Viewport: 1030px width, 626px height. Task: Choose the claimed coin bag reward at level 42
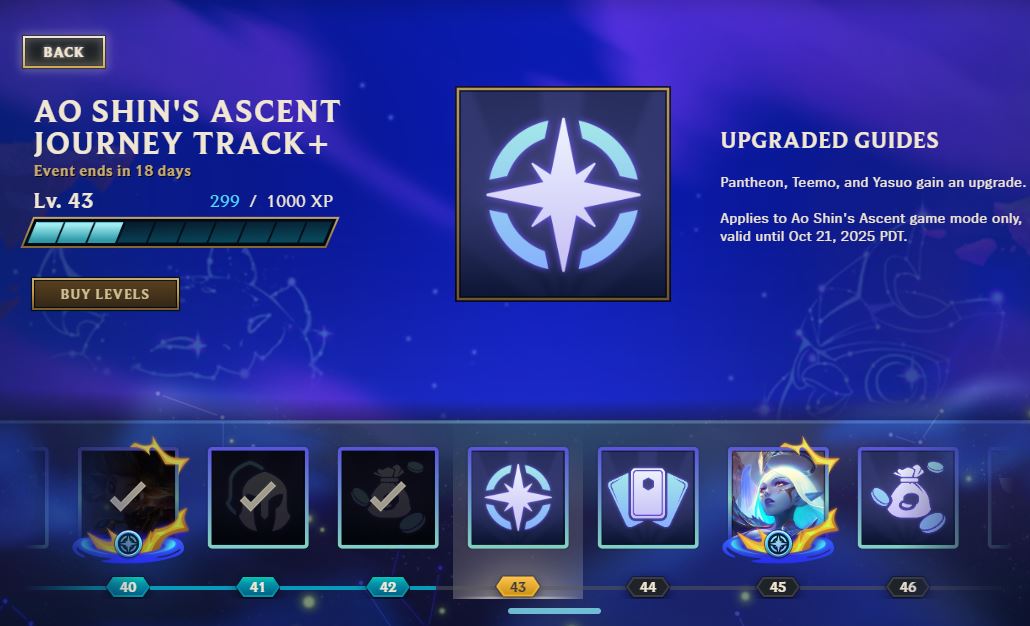388,497
